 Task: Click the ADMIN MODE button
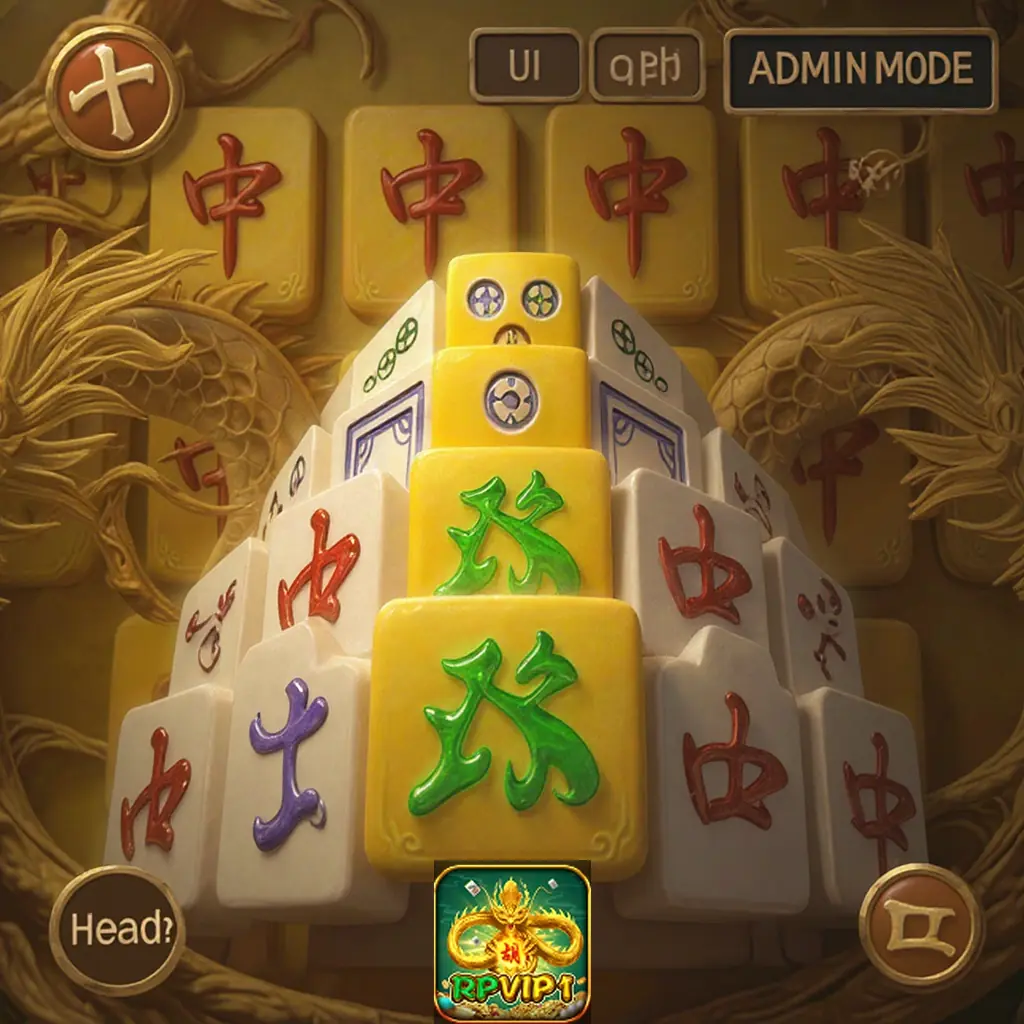pyautogui.click(x=860, y=69)
